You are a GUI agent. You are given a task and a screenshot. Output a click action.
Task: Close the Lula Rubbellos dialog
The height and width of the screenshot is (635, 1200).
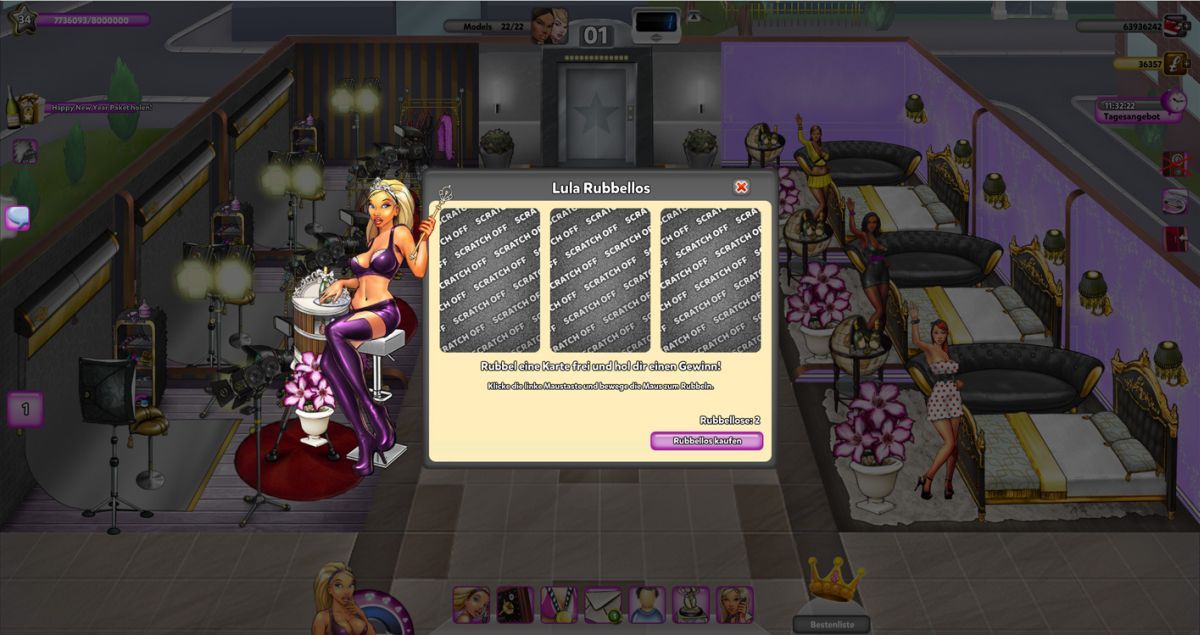(x=741, y=187)
